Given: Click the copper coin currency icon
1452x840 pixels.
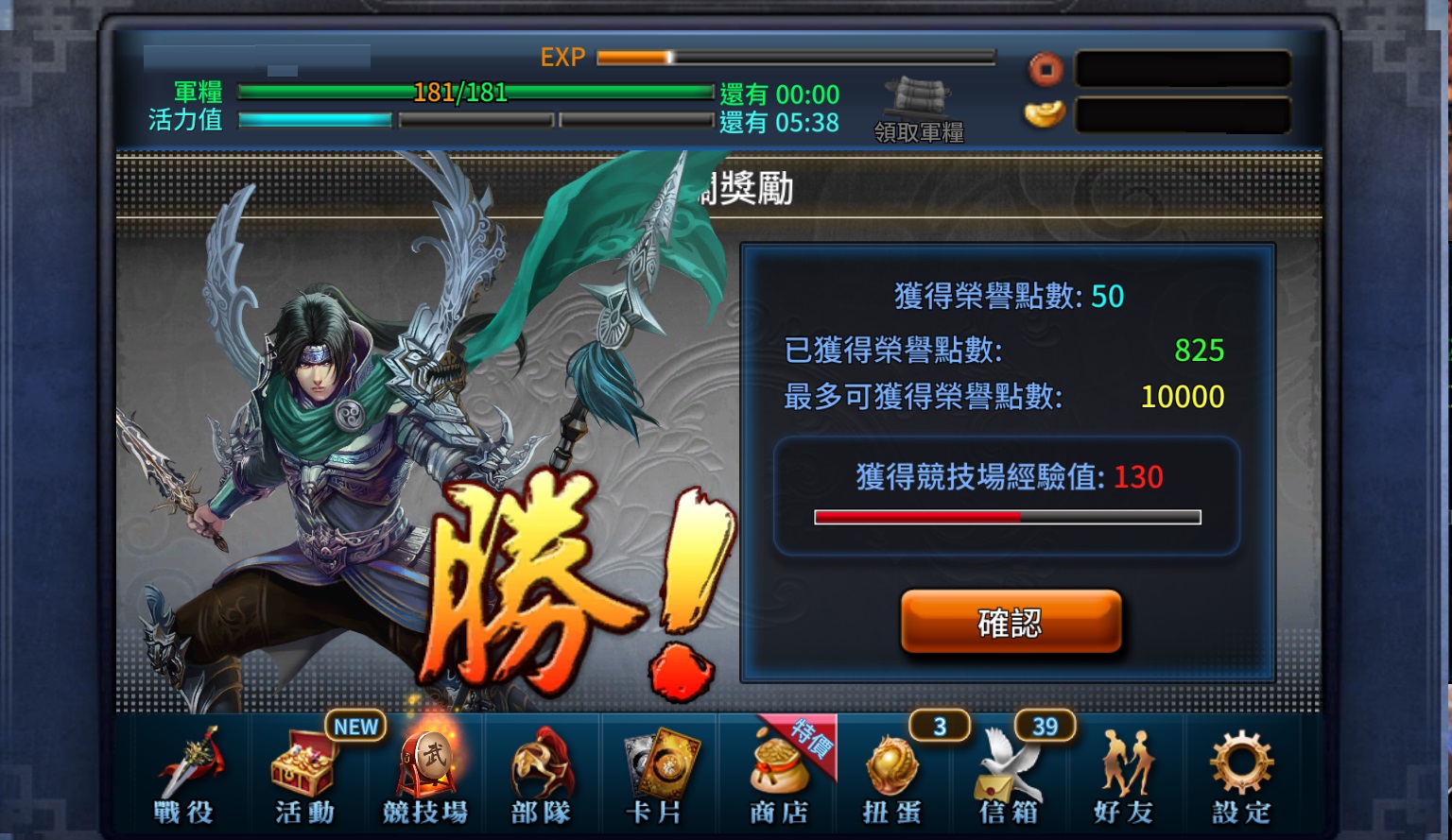Looking at the screenshot, I should 1046,68.
